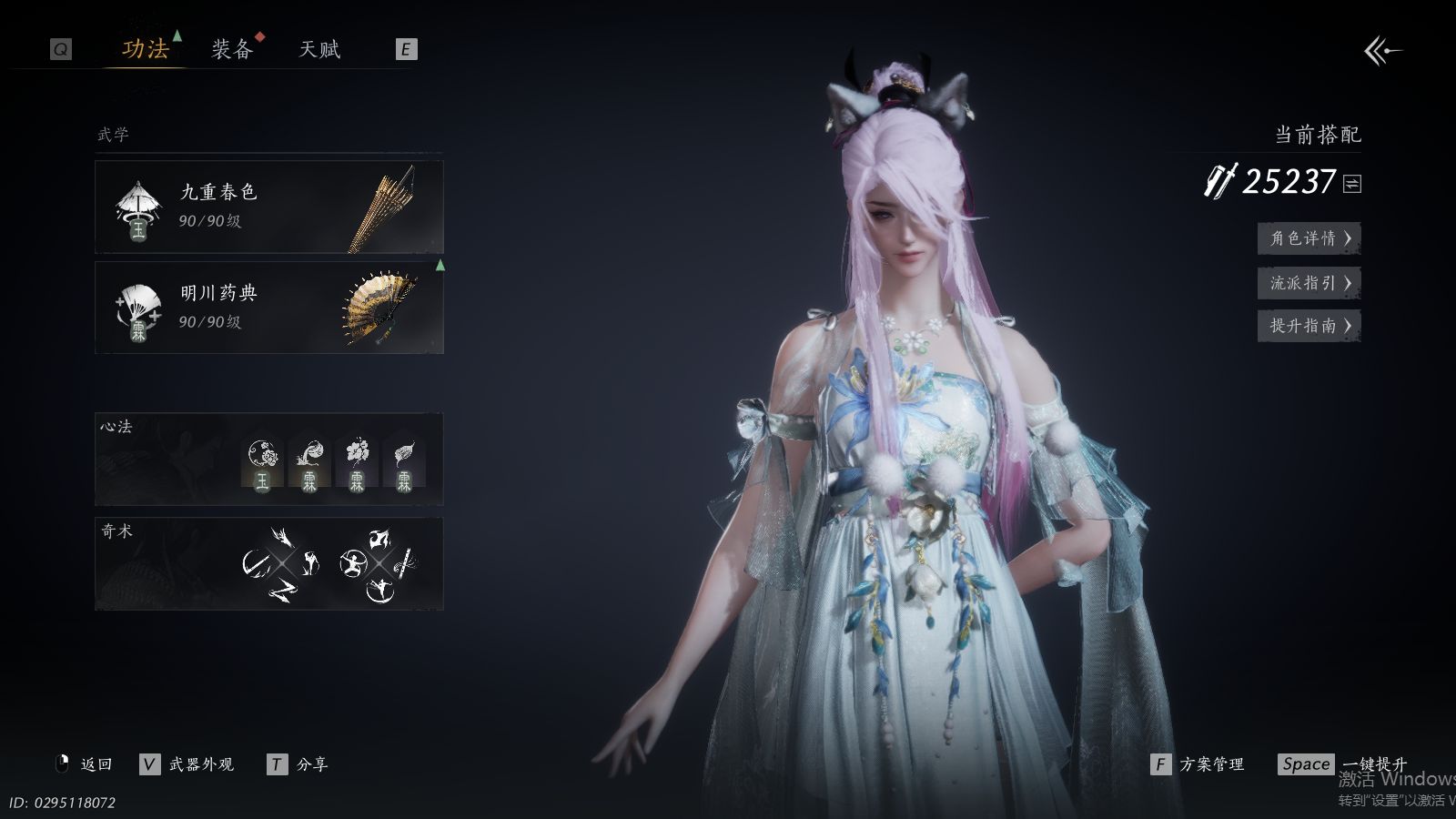Screen dimensions: 1456x819
Task: Select the 九重春色 martial art slot
Action: tap(268, 207)
